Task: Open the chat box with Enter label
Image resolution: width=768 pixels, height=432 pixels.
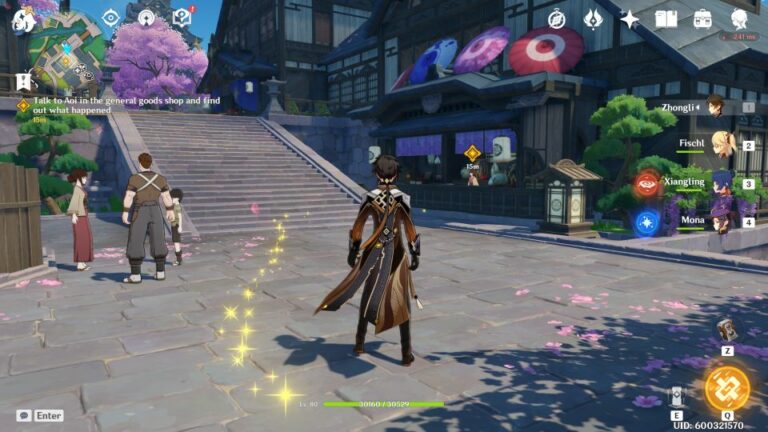Action: point(40,415)
